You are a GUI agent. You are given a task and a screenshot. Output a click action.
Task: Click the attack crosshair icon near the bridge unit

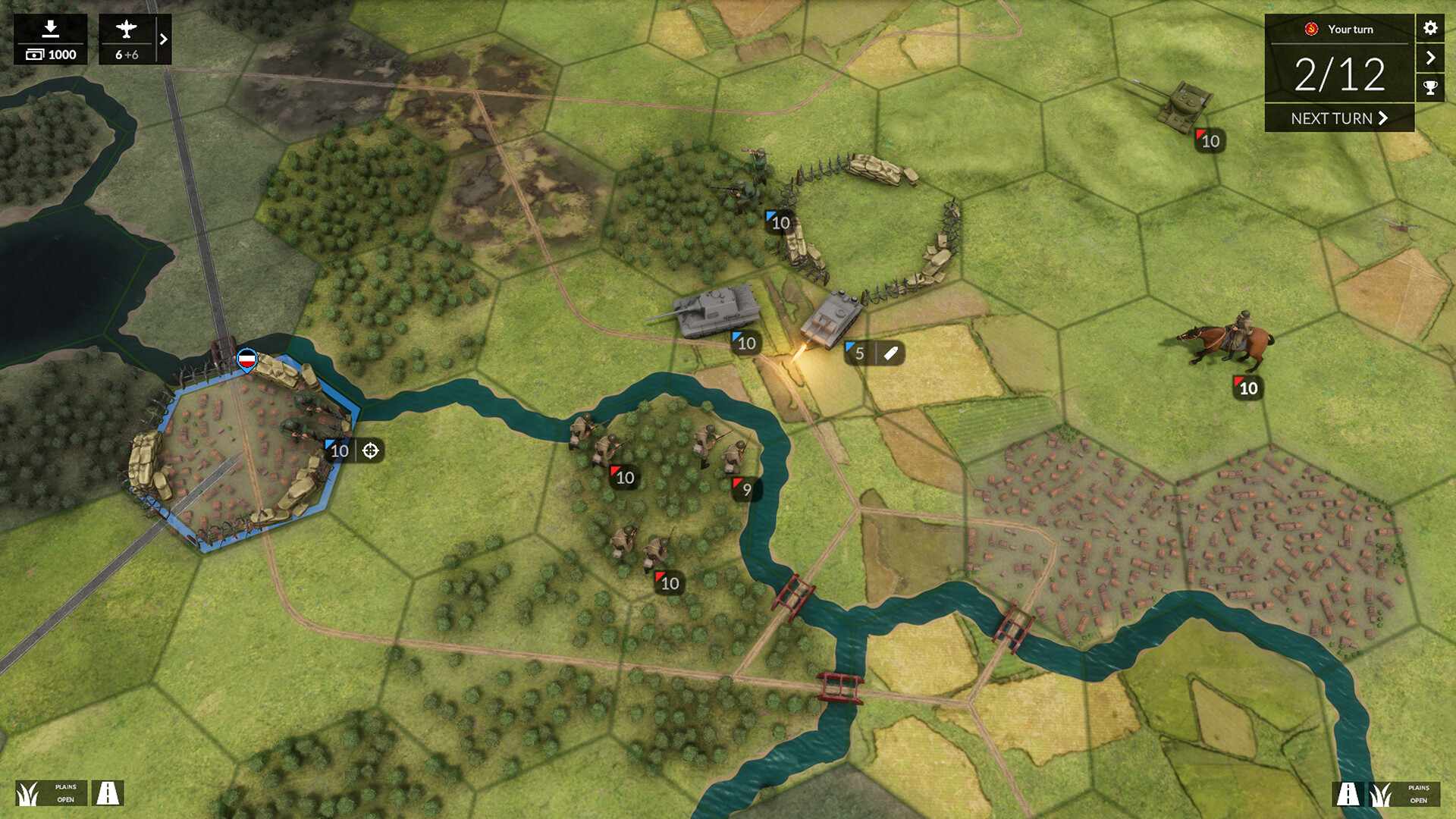coord(371,451)
